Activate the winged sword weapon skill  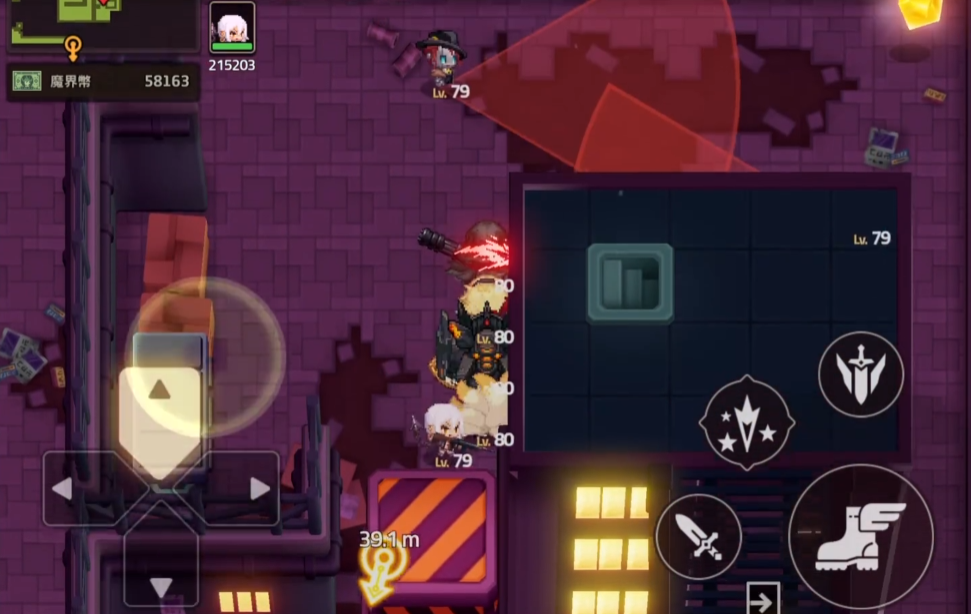coord(860,375)
